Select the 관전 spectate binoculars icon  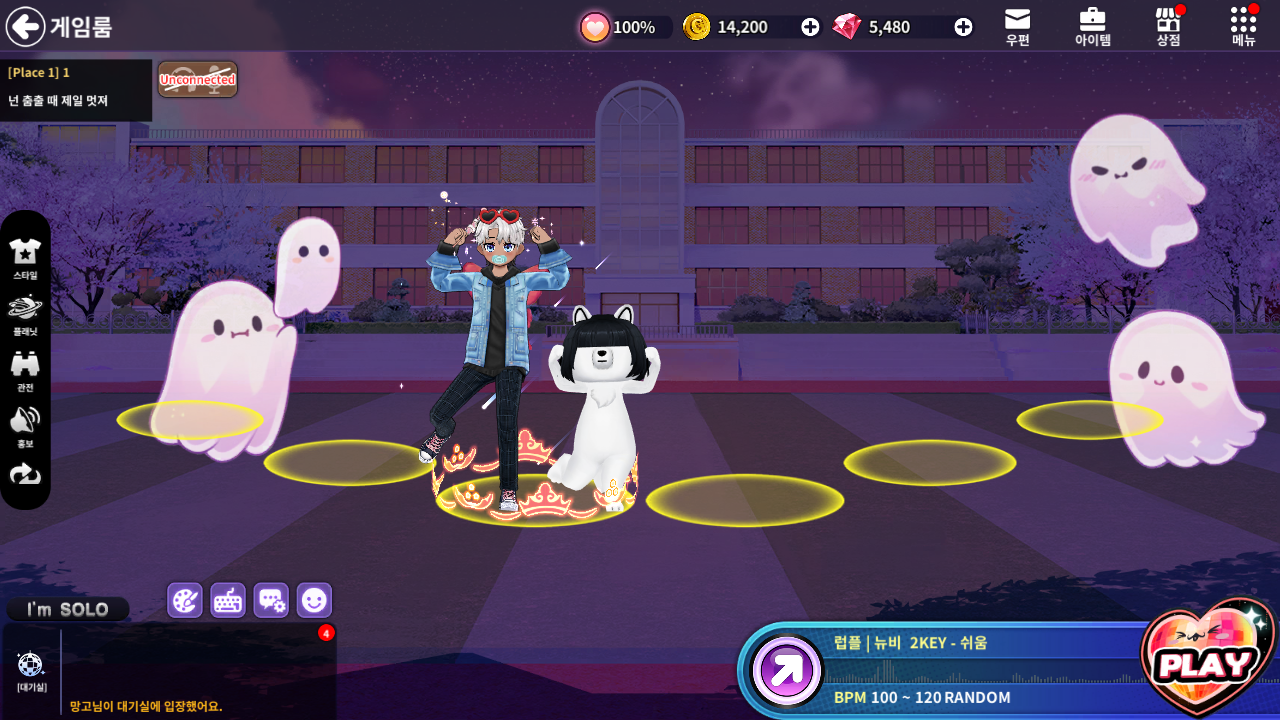pos(25,369)
